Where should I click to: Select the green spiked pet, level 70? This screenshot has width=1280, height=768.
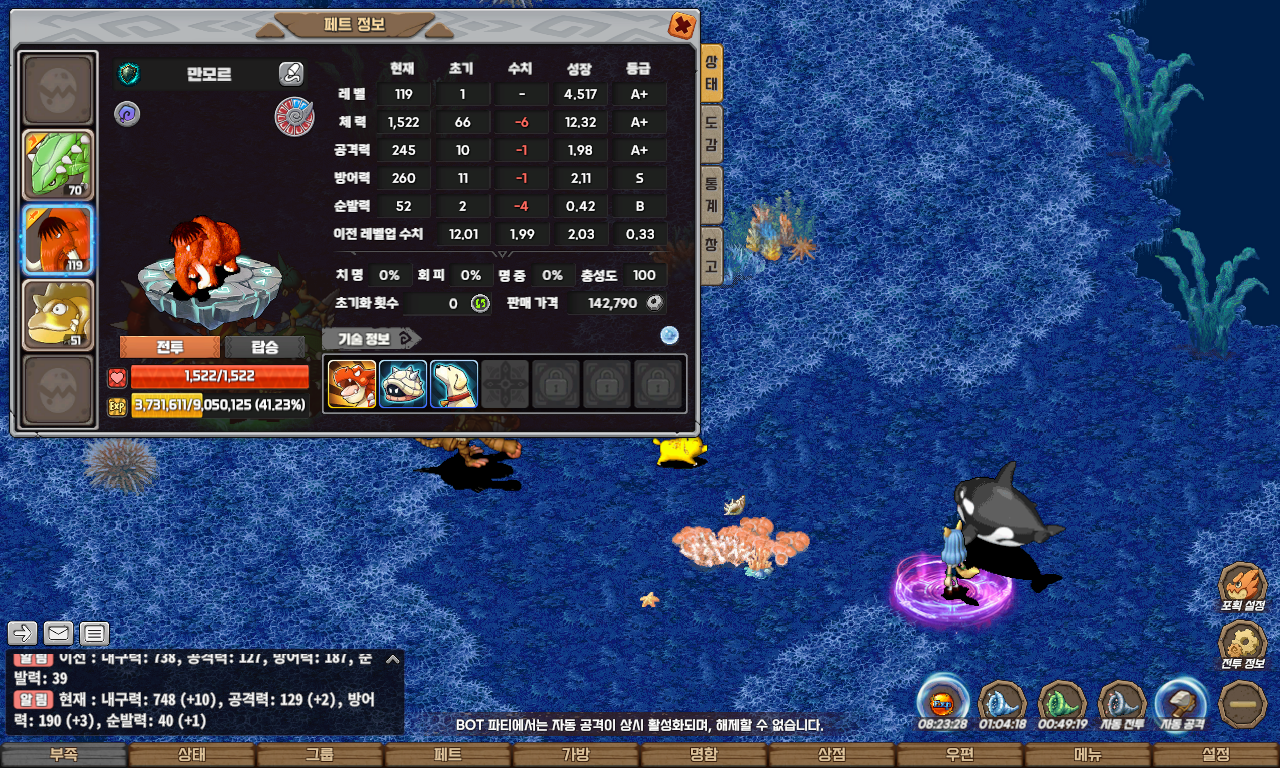tap(58, 165)
